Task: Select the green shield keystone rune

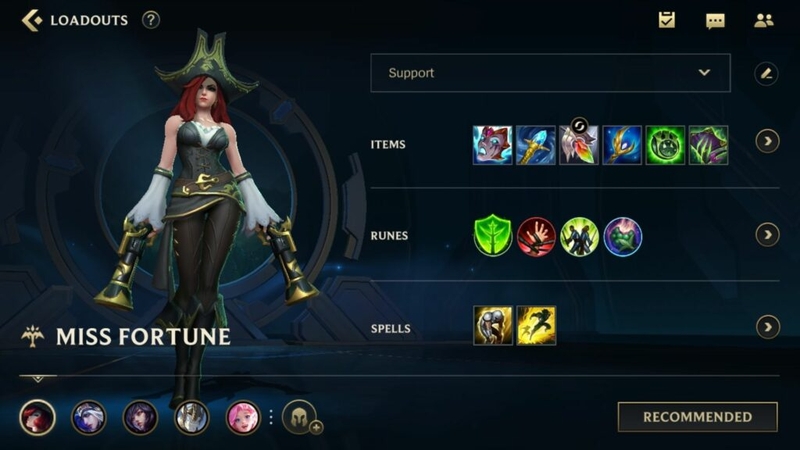Action: pos(492,236)
